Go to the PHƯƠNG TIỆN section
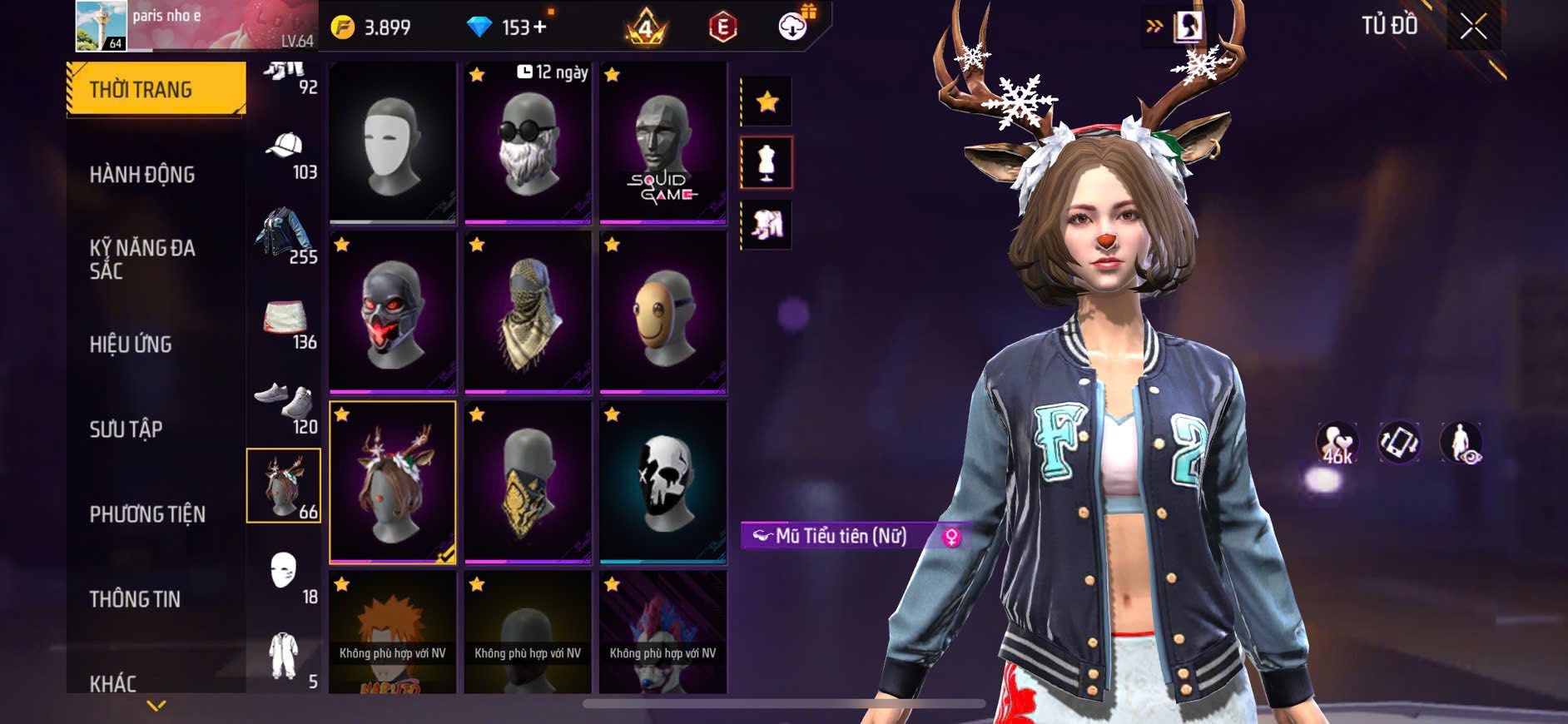The image size is (1568, 724). tap(147, 514)
